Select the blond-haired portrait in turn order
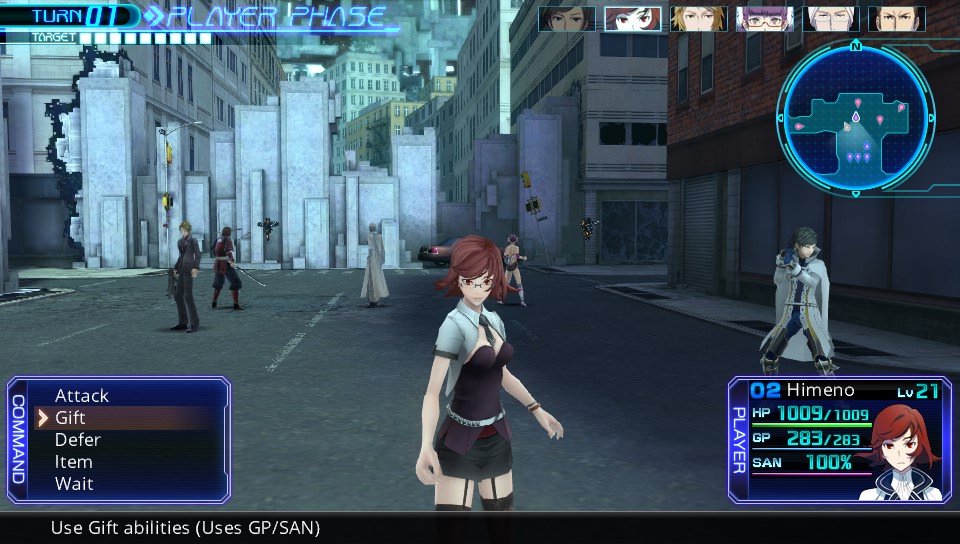The height and width of the screenshot is (544, 960). point(698,19)
